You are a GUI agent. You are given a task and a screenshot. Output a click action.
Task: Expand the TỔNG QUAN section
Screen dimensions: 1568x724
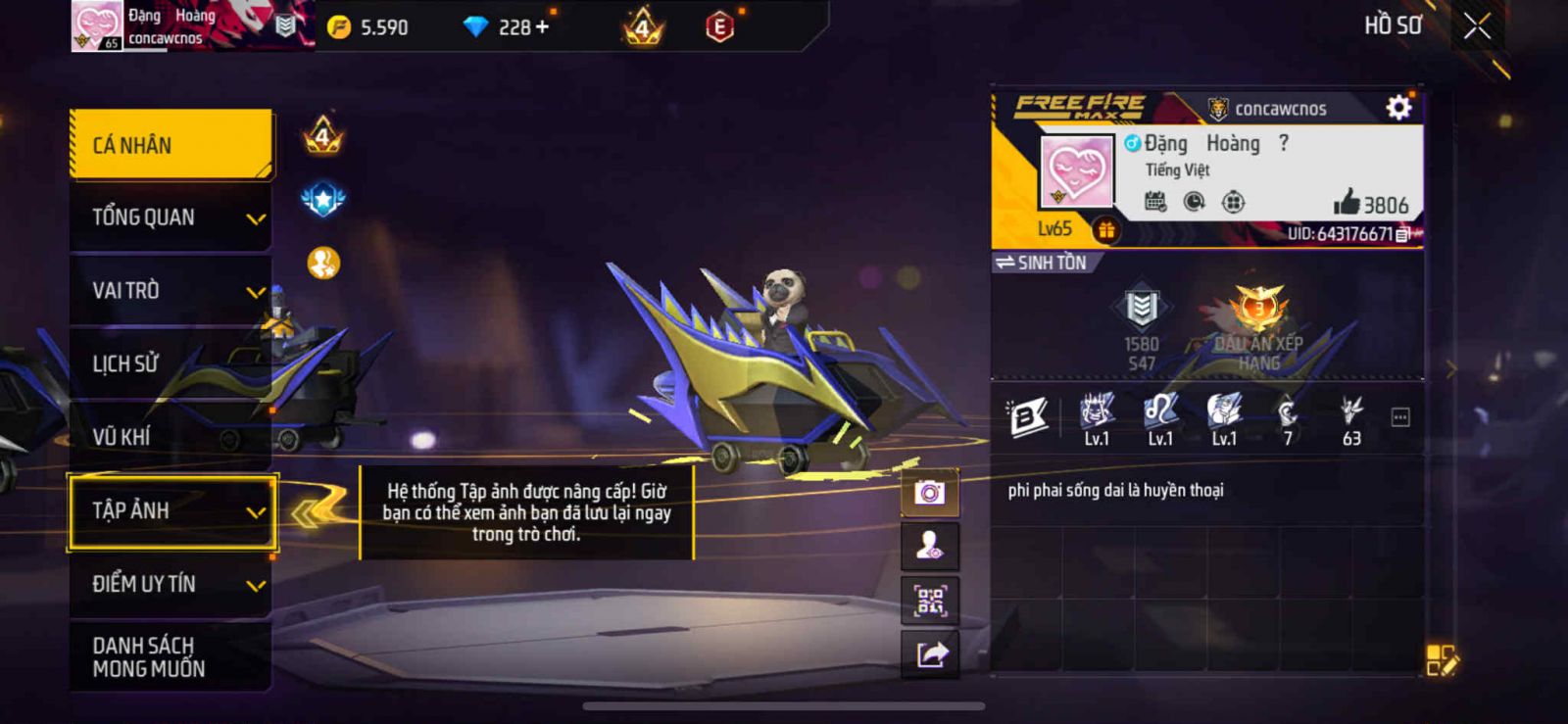[171, 217]
